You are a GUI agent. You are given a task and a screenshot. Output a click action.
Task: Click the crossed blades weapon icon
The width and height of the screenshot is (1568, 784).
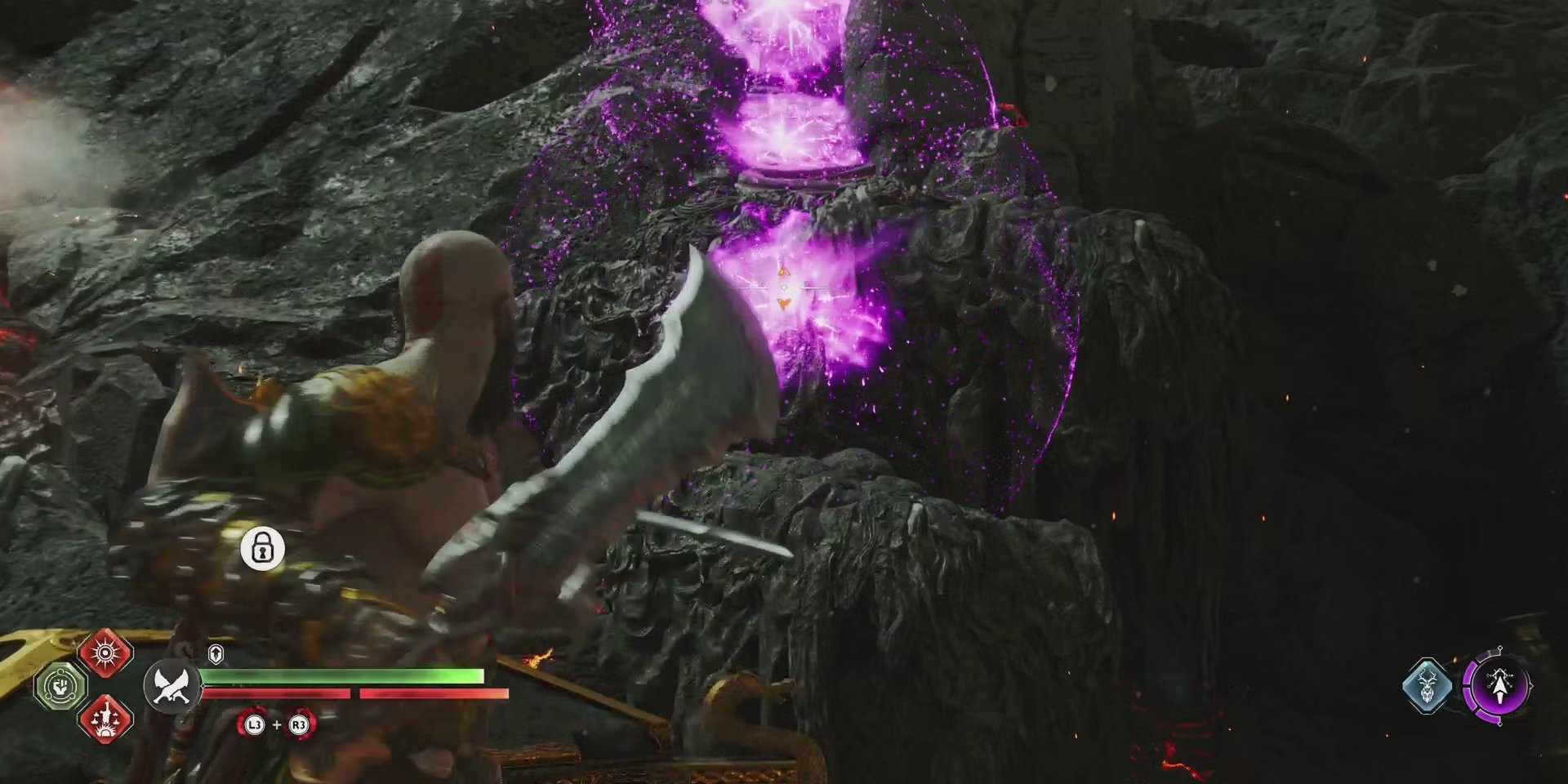tap(172, 686)
